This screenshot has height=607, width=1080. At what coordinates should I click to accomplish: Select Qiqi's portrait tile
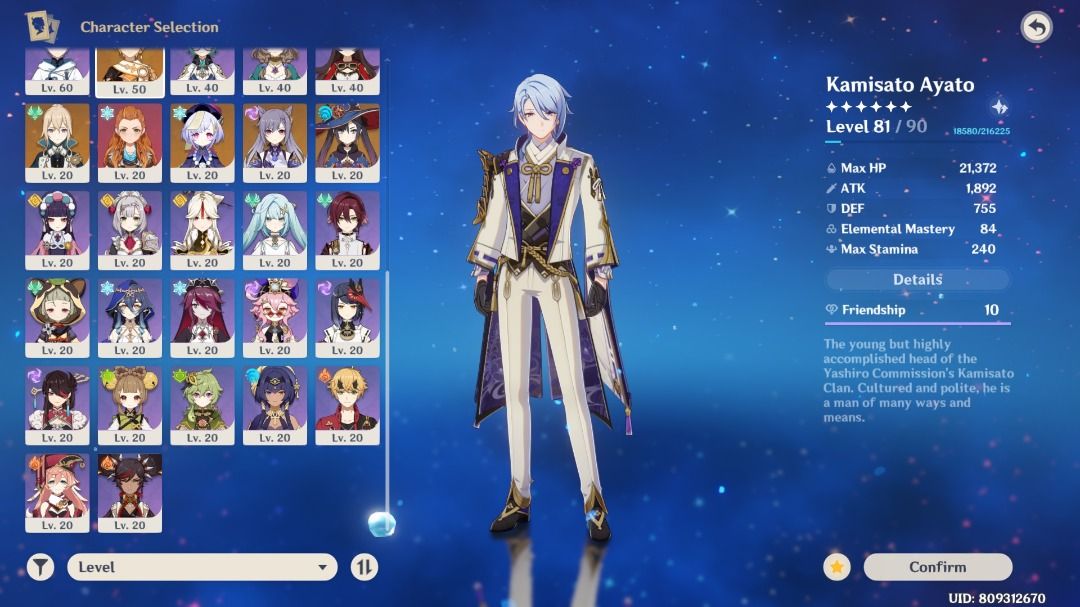202,138
